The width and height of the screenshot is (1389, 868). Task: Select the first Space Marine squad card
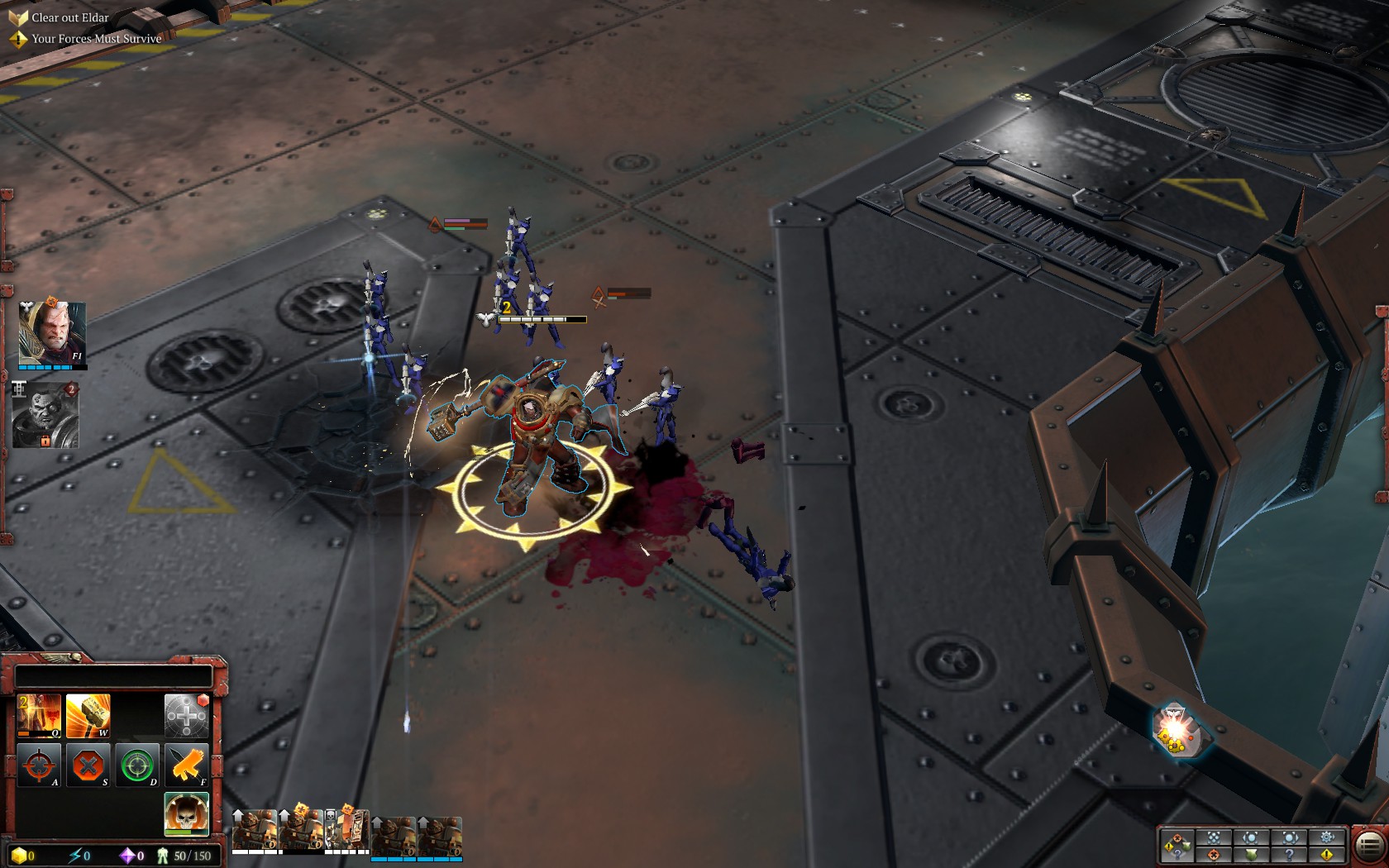255,831
